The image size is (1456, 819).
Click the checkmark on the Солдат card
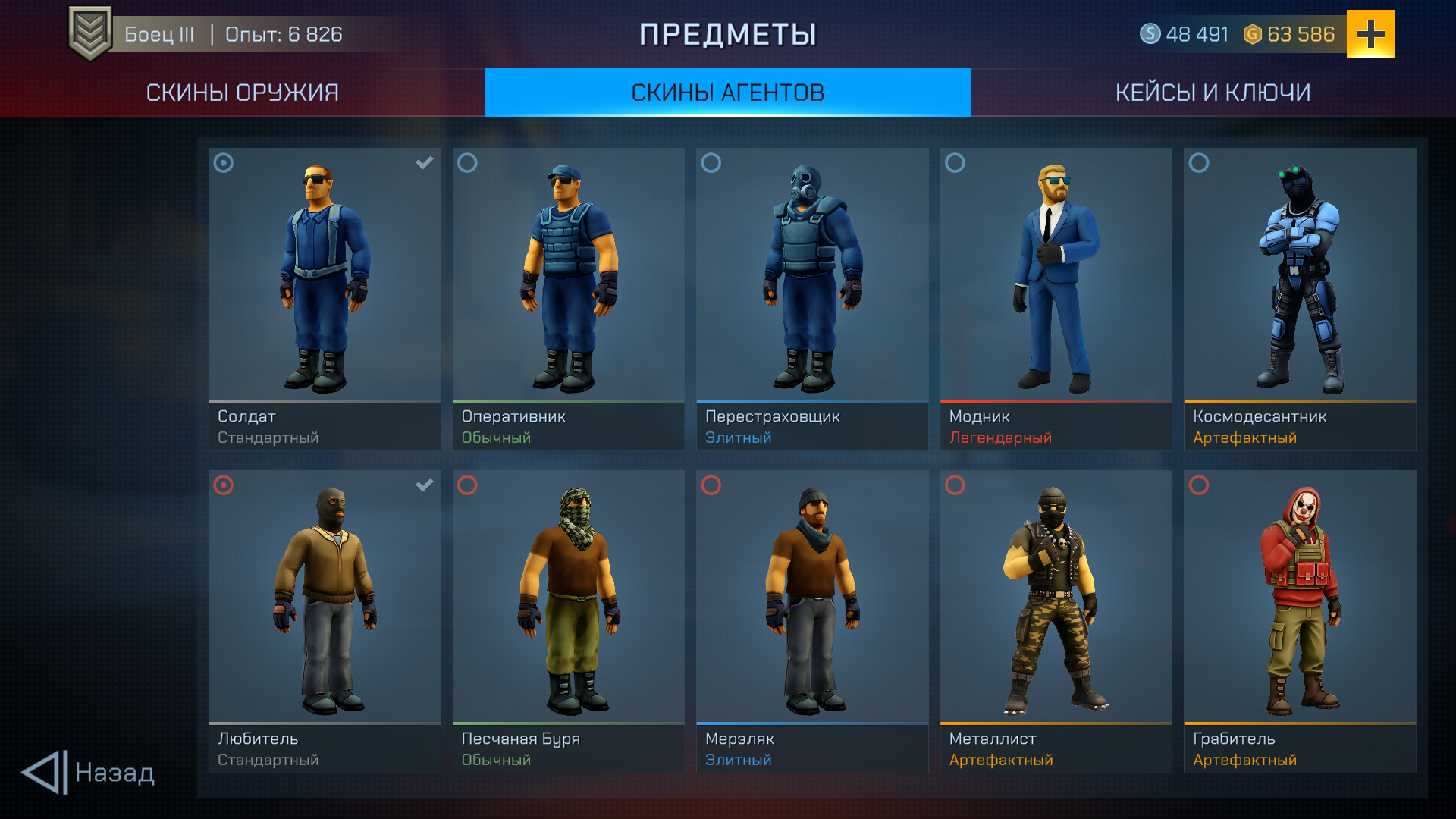click(424, 162)
